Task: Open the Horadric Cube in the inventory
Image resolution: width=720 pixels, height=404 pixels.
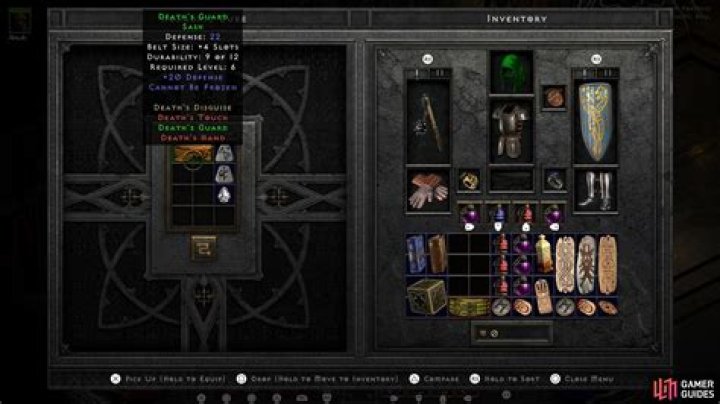Action: click(425, 295)
